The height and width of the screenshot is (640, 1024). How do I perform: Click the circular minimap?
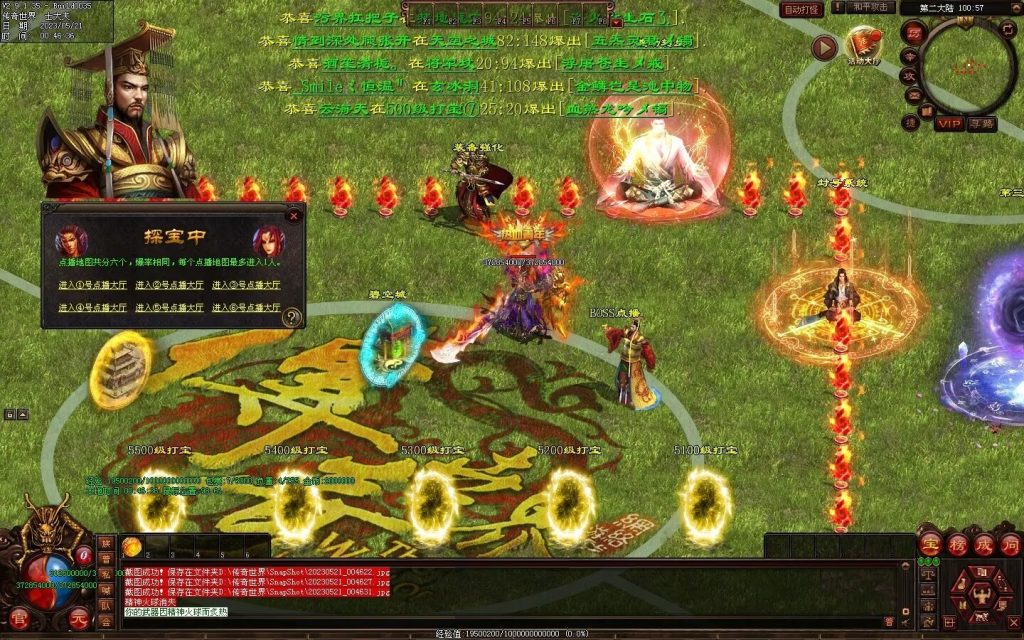coord(967,66)
